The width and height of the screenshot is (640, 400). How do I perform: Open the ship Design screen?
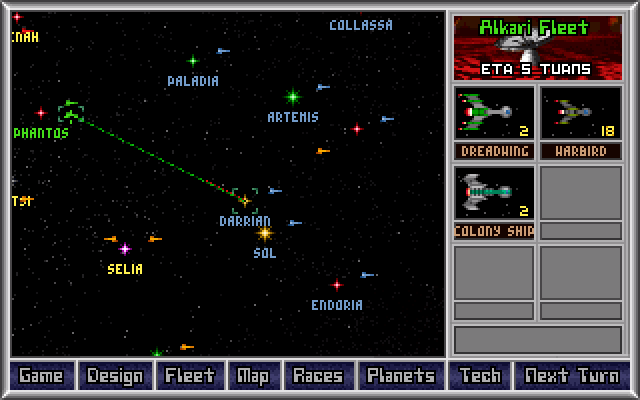(115, 376)
